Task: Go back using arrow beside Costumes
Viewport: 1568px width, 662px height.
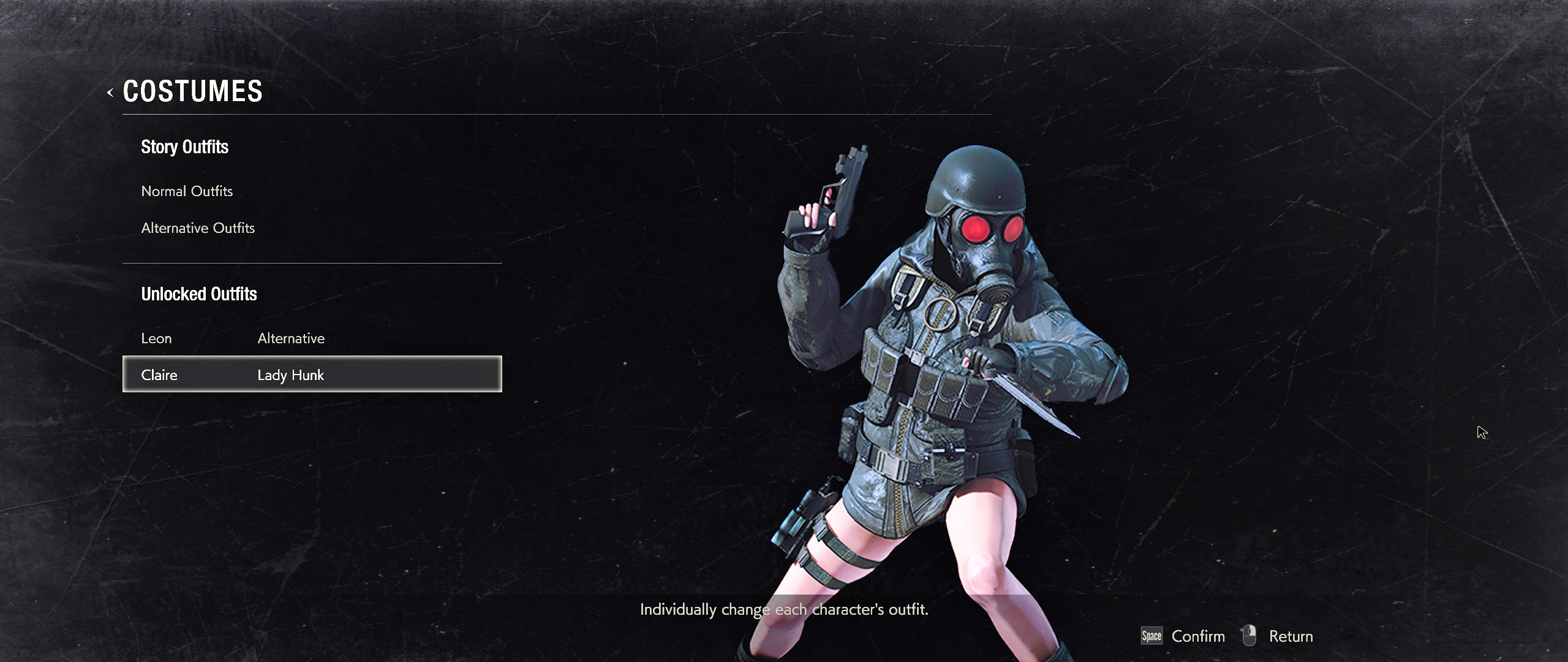Action: tap(110, 93)
